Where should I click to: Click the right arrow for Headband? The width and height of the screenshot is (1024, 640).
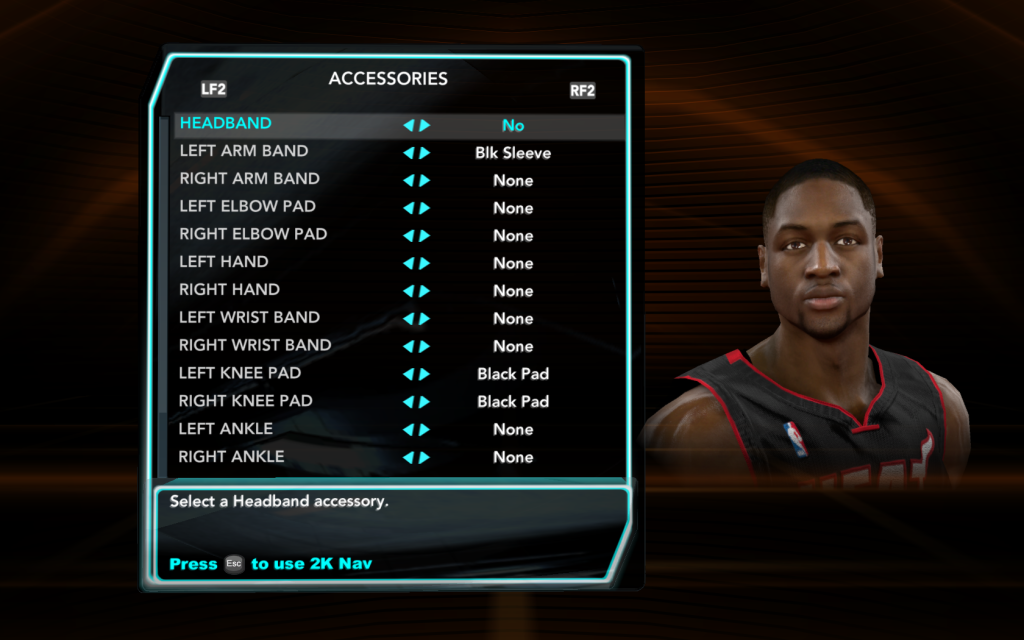pyautogui.click(x=425, y=126)
